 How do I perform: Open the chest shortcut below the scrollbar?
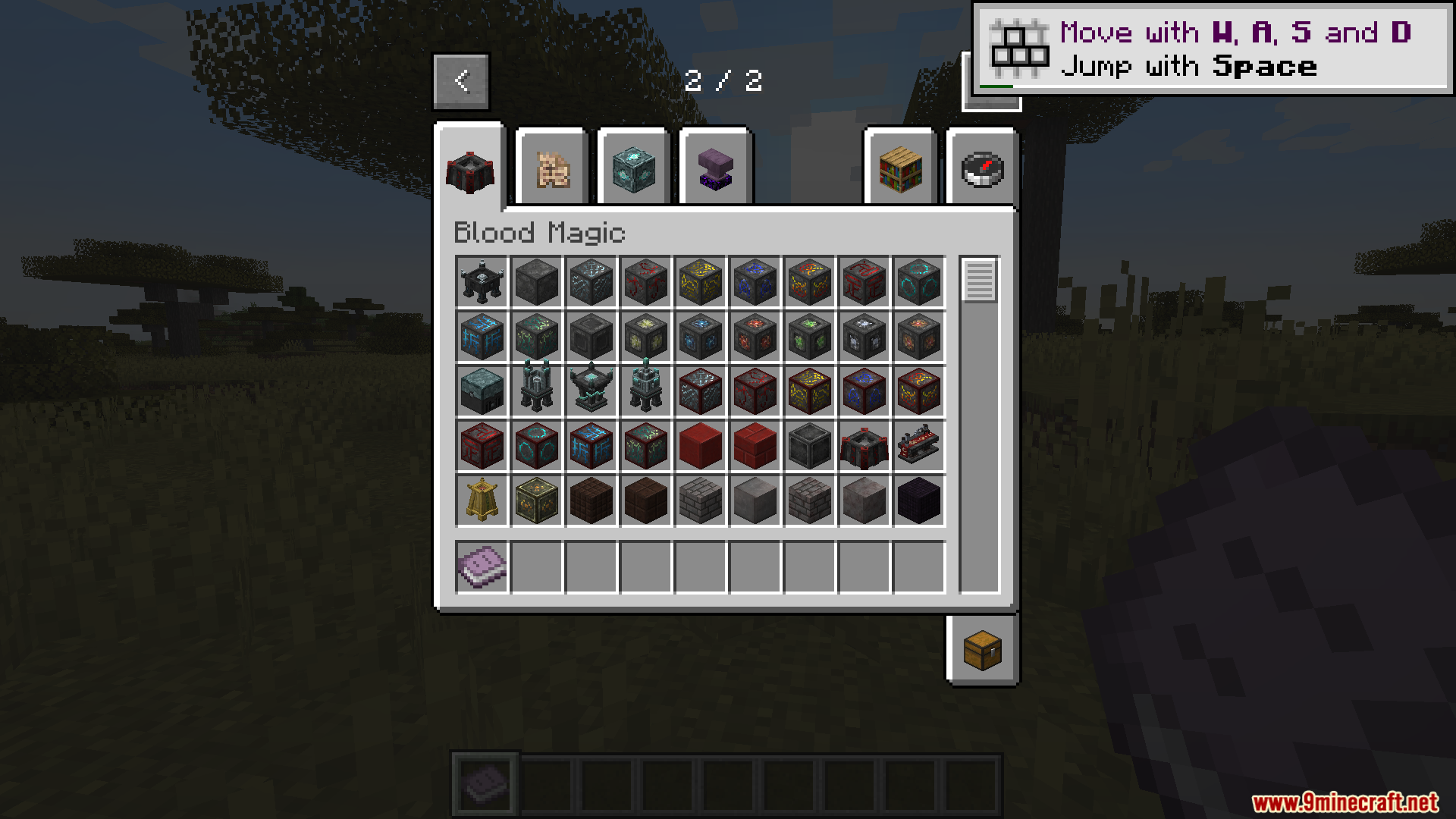[x=982, y=650]
